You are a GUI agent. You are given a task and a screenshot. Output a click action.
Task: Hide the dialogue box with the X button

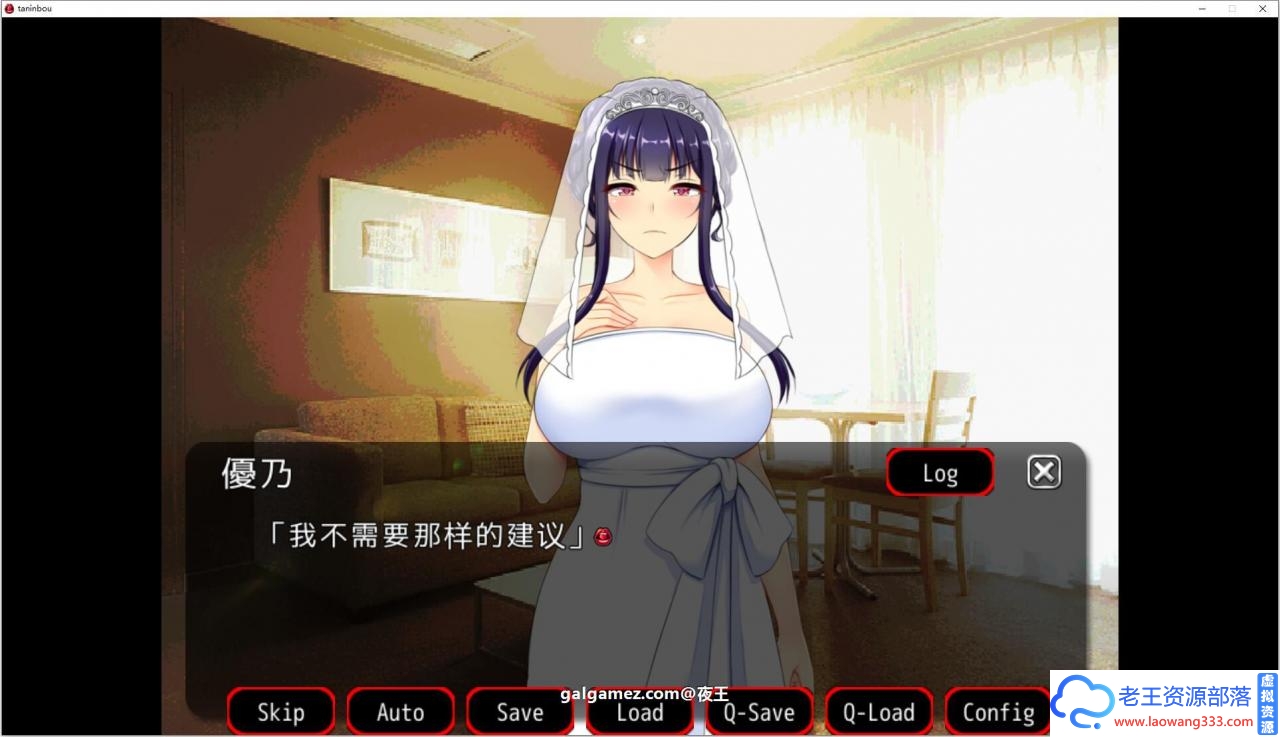pos(1044,471)
